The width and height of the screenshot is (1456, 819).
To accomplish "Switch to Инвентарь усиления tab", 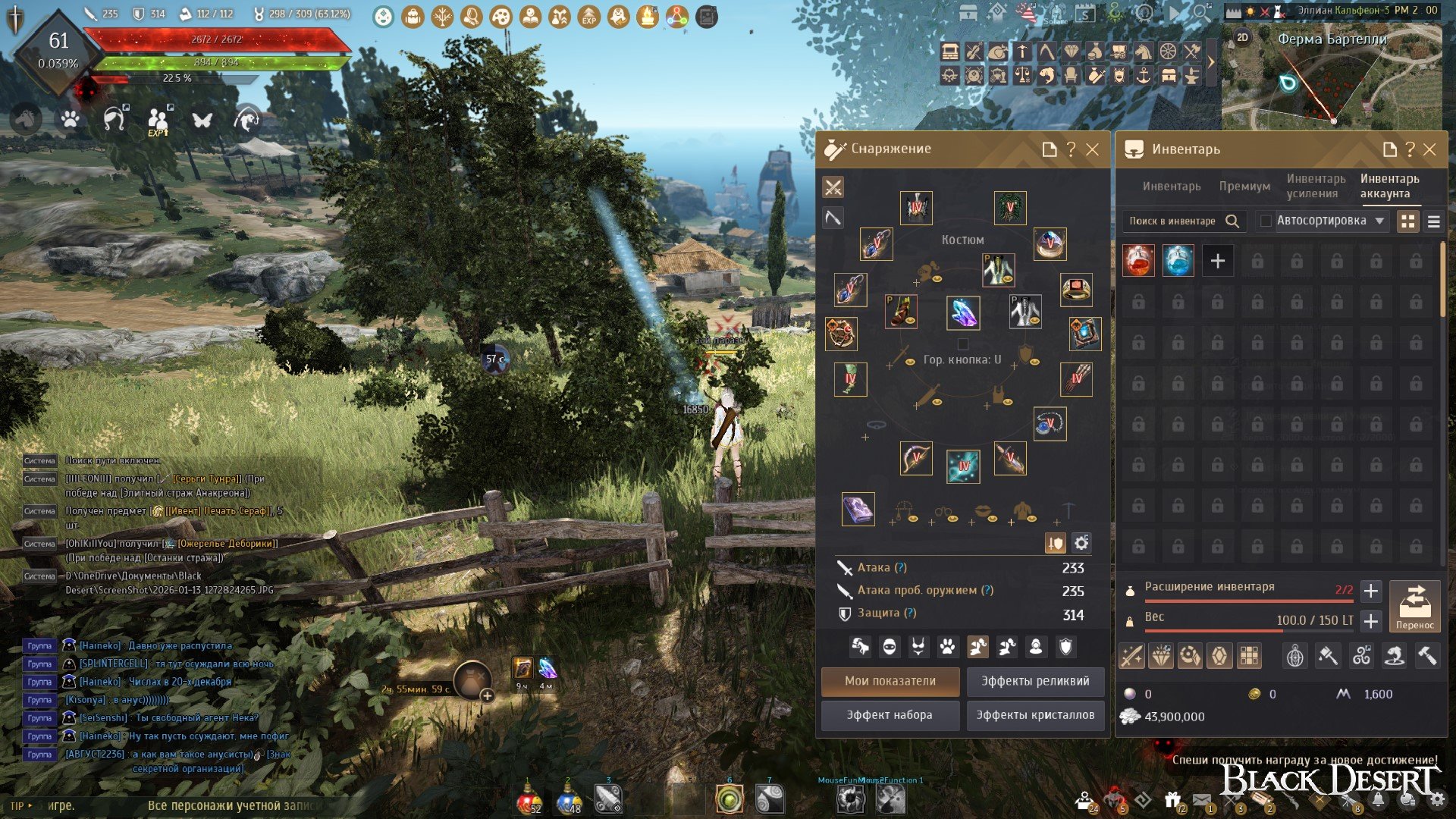I will tap(1316, 187).
